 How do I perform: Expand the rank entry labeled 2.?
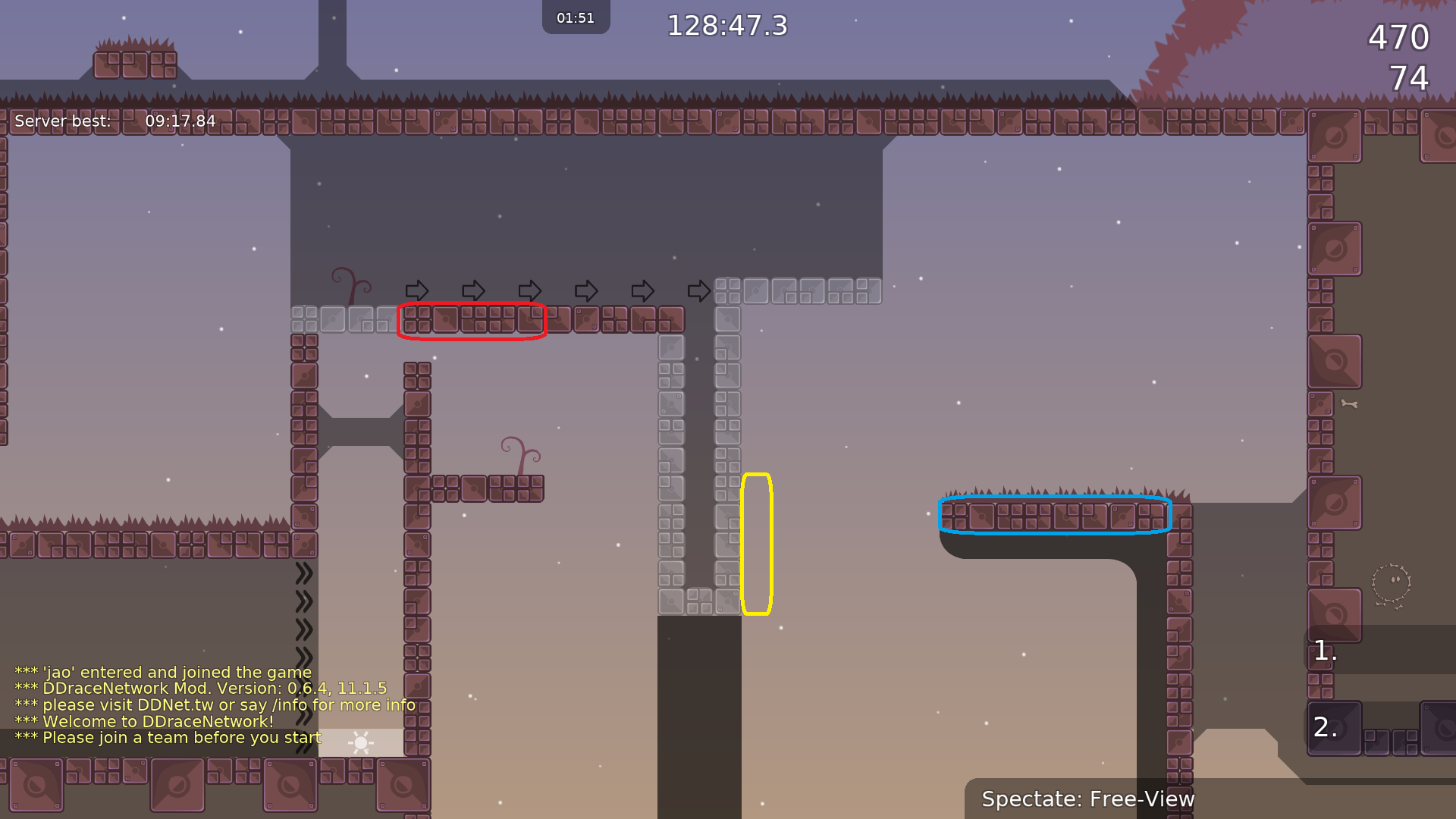(x=1325, y=726)
